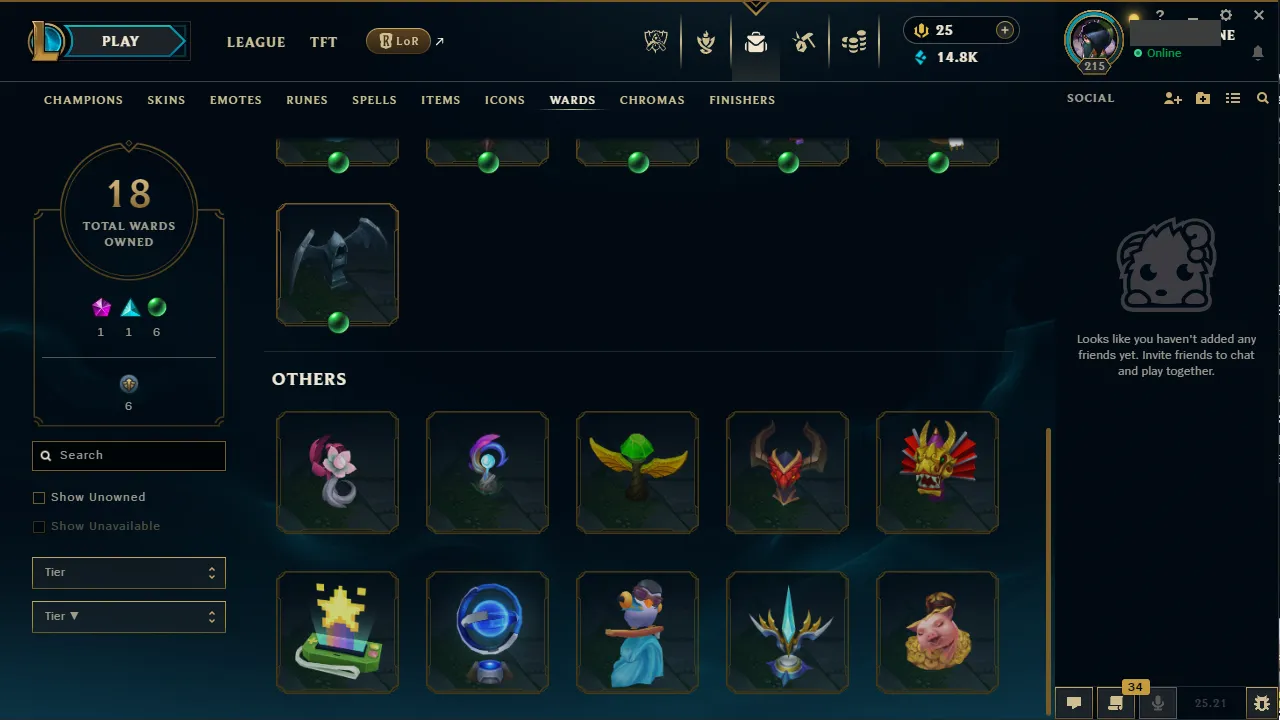The image size is (1280, 720).
Task: Switch to the CHAMPIONS tab
Action: [x=83, y=100]
